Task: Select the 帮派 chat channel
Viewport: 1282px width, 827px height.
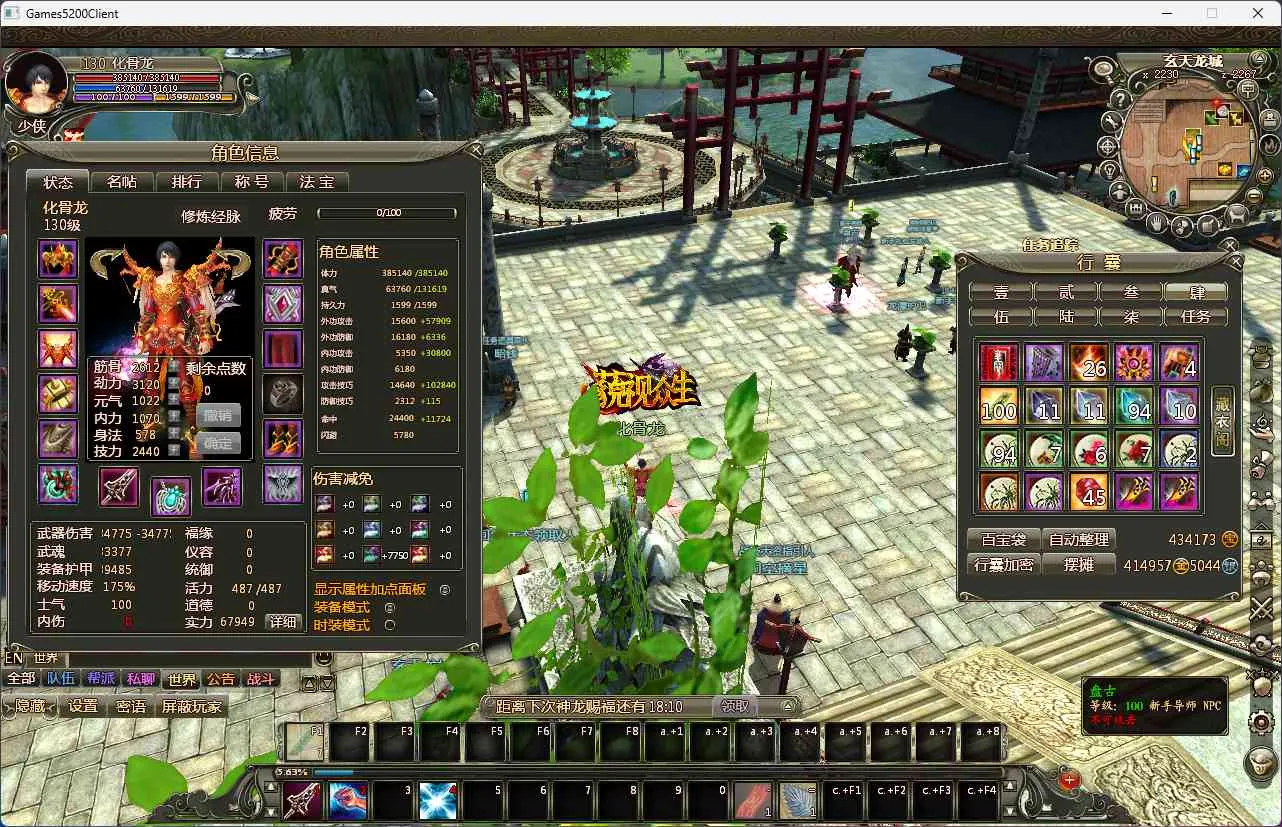Action: click(x=101, y=679)
